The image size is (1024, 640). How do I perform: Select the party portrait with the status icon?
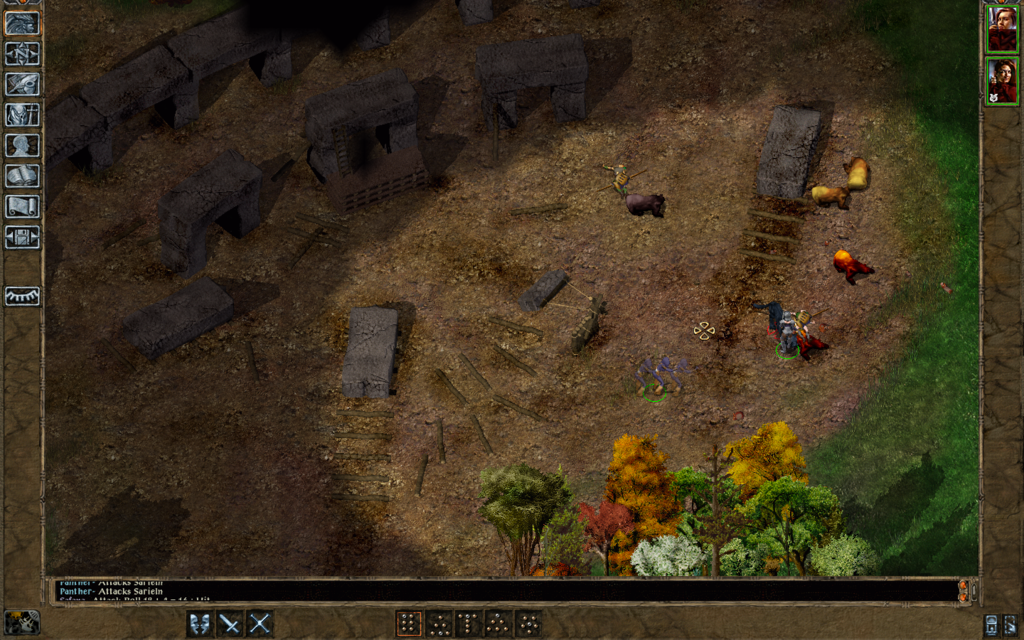[x=1002, y=82]
